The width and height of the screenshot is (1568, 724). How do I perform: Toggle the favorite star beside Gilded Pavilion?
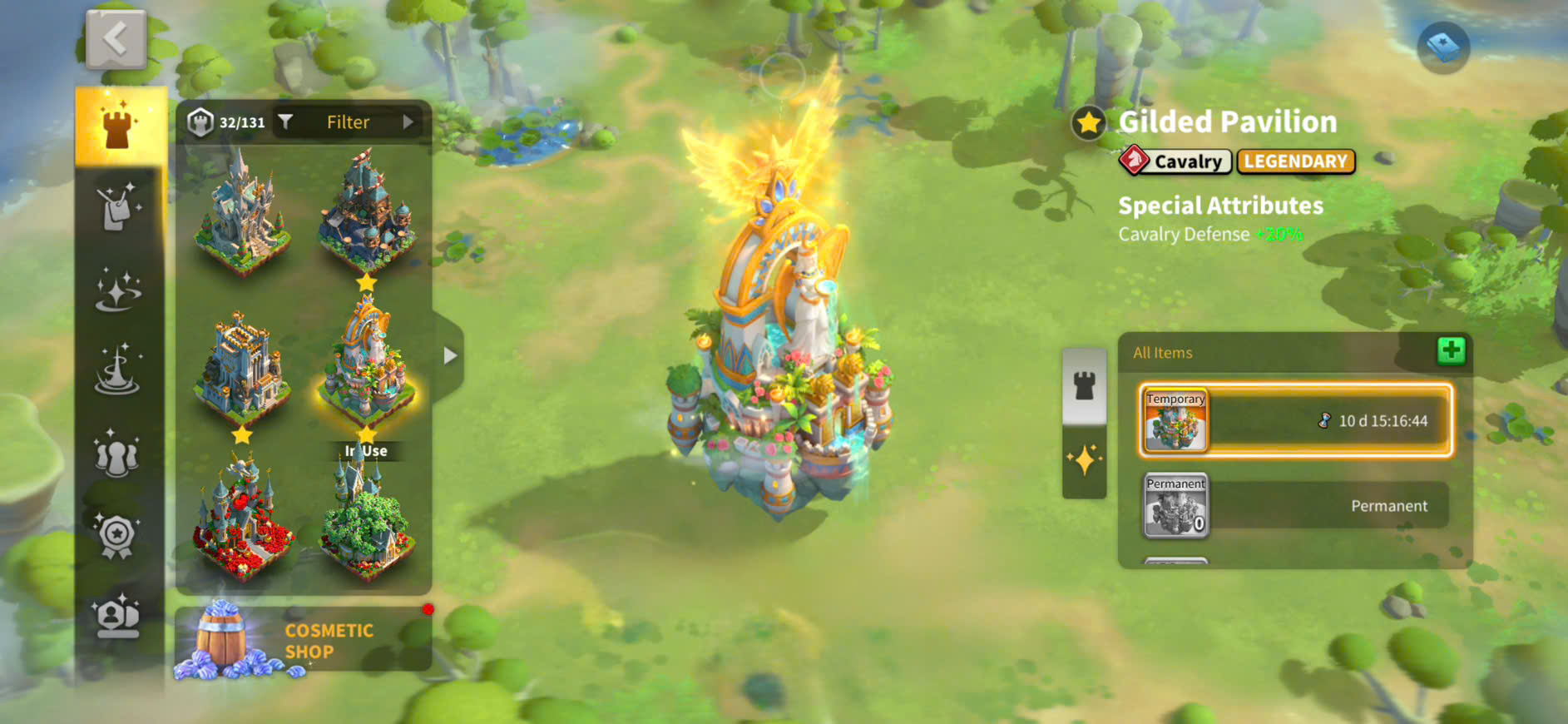click(1088, 124)
